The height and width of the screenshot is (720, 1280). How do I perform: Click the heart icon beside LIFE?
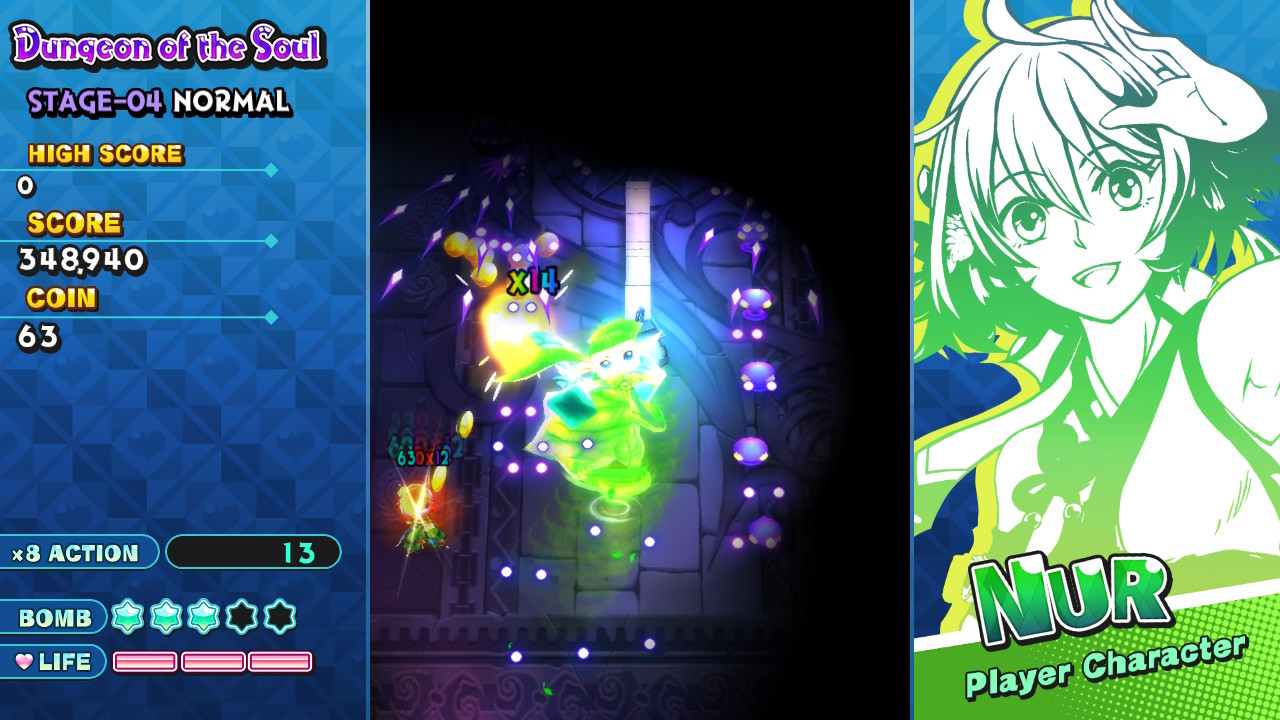26,661
